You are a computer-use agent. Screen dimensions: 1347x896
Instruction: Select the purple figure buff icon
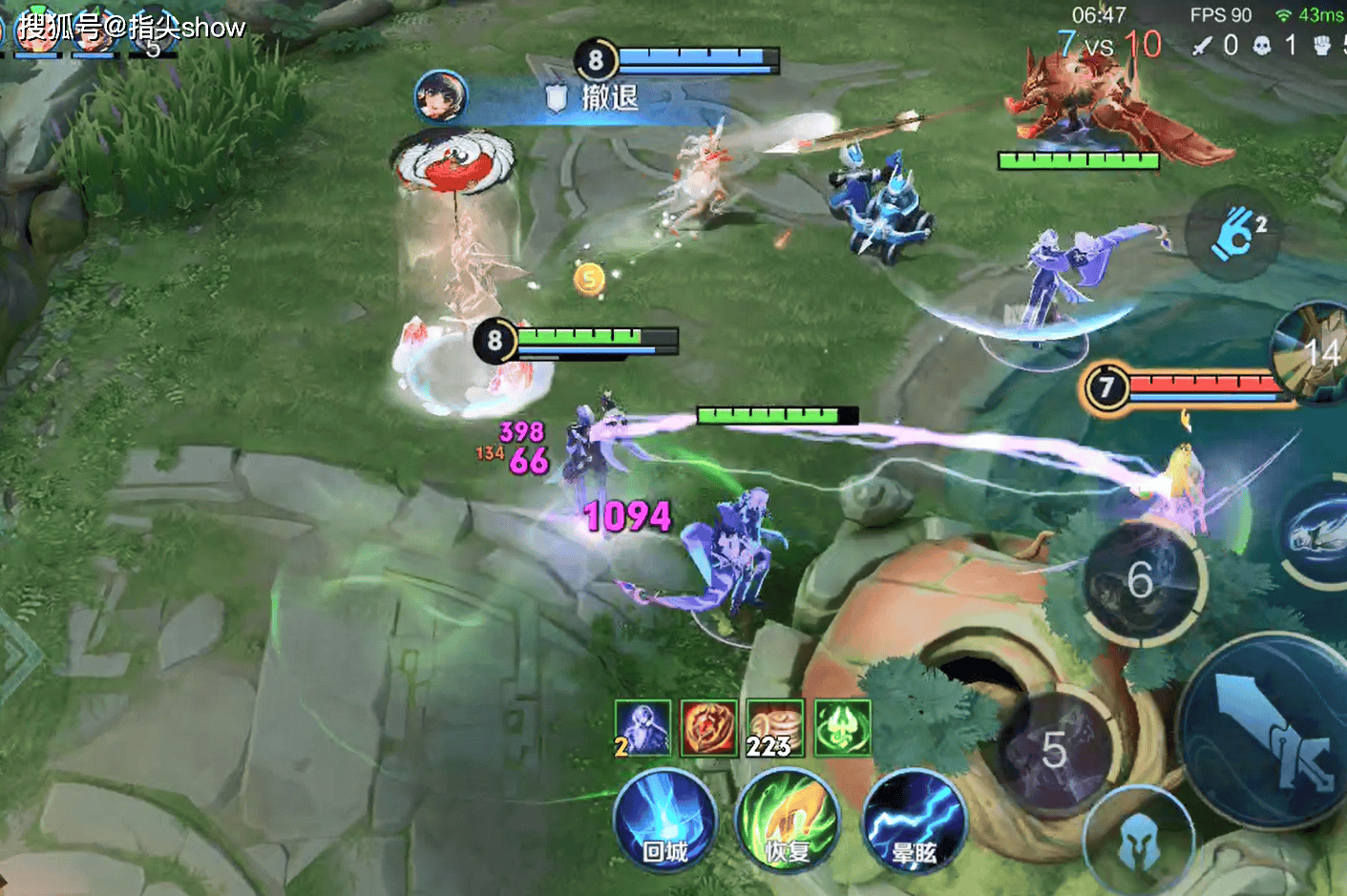point(642,727)
